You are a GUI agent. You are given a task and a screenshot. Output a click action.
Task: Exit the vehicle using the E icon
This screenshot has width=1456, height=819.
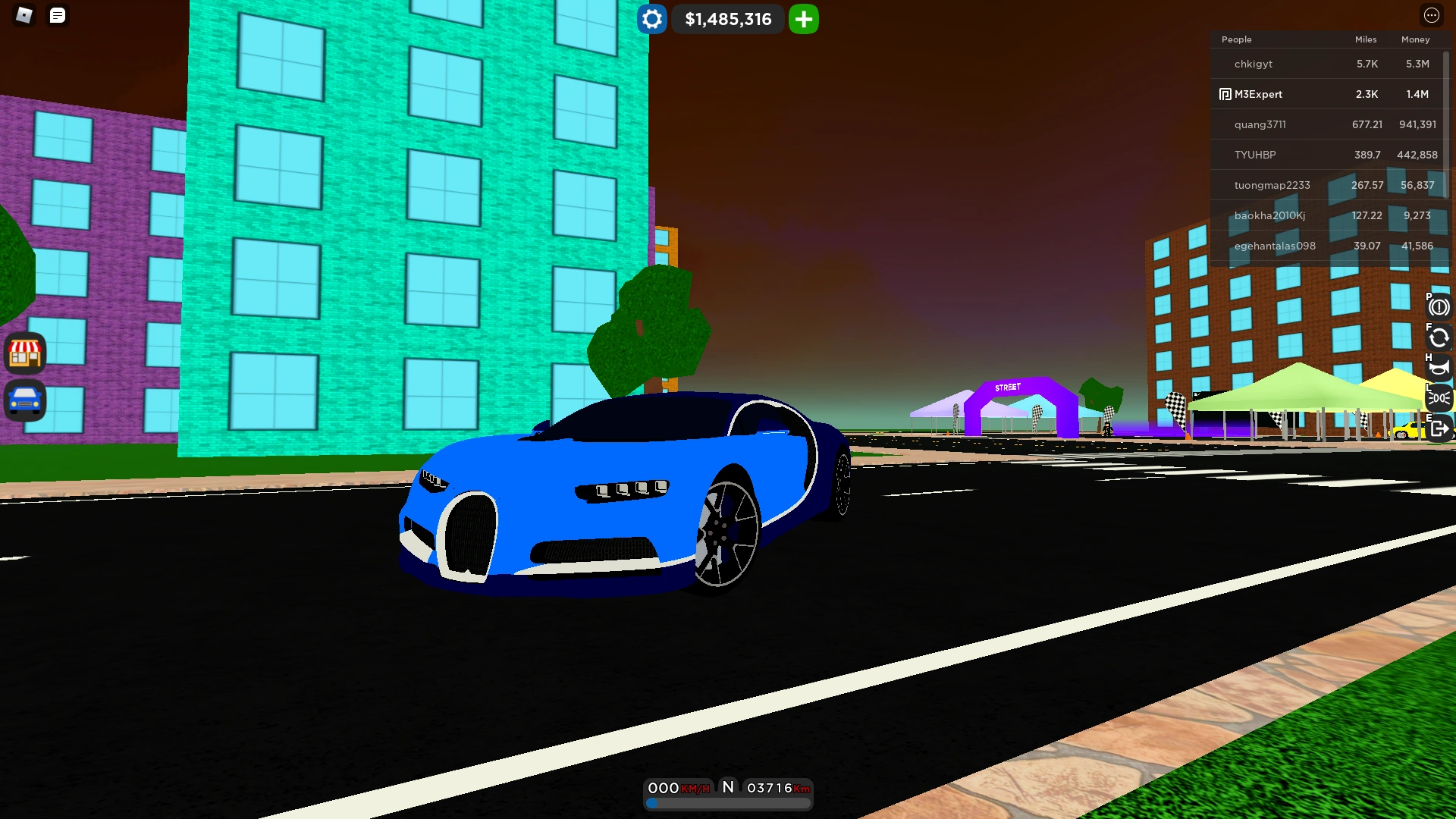click(x=1439, y=425)
